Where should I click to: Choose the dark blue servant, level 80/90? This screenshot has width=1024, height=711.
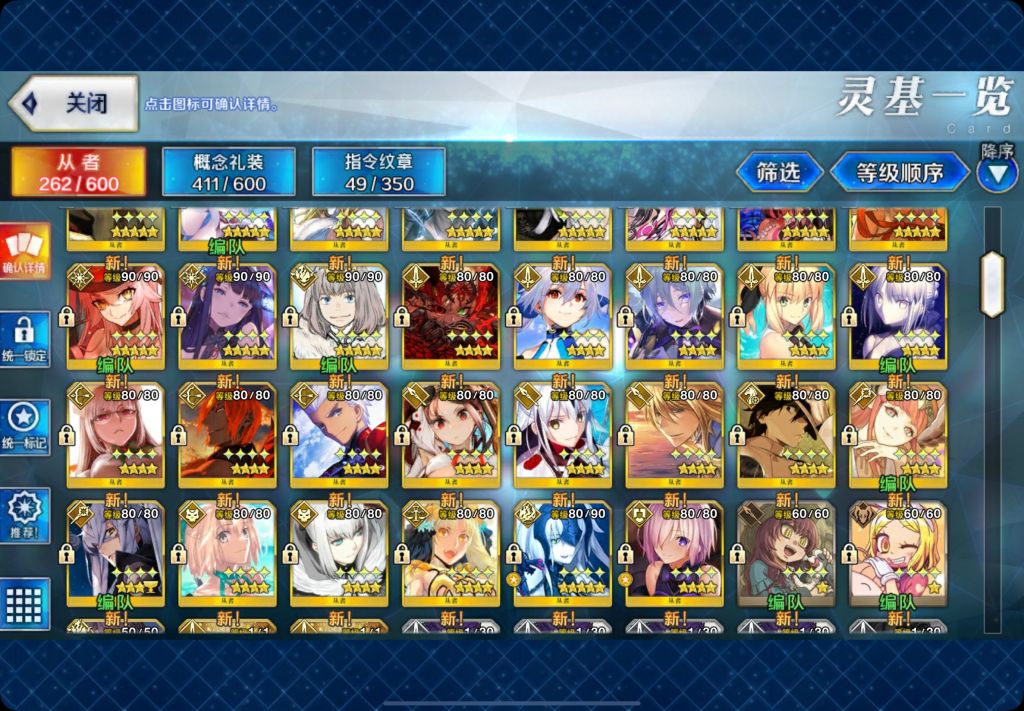[x=562, y=553]
